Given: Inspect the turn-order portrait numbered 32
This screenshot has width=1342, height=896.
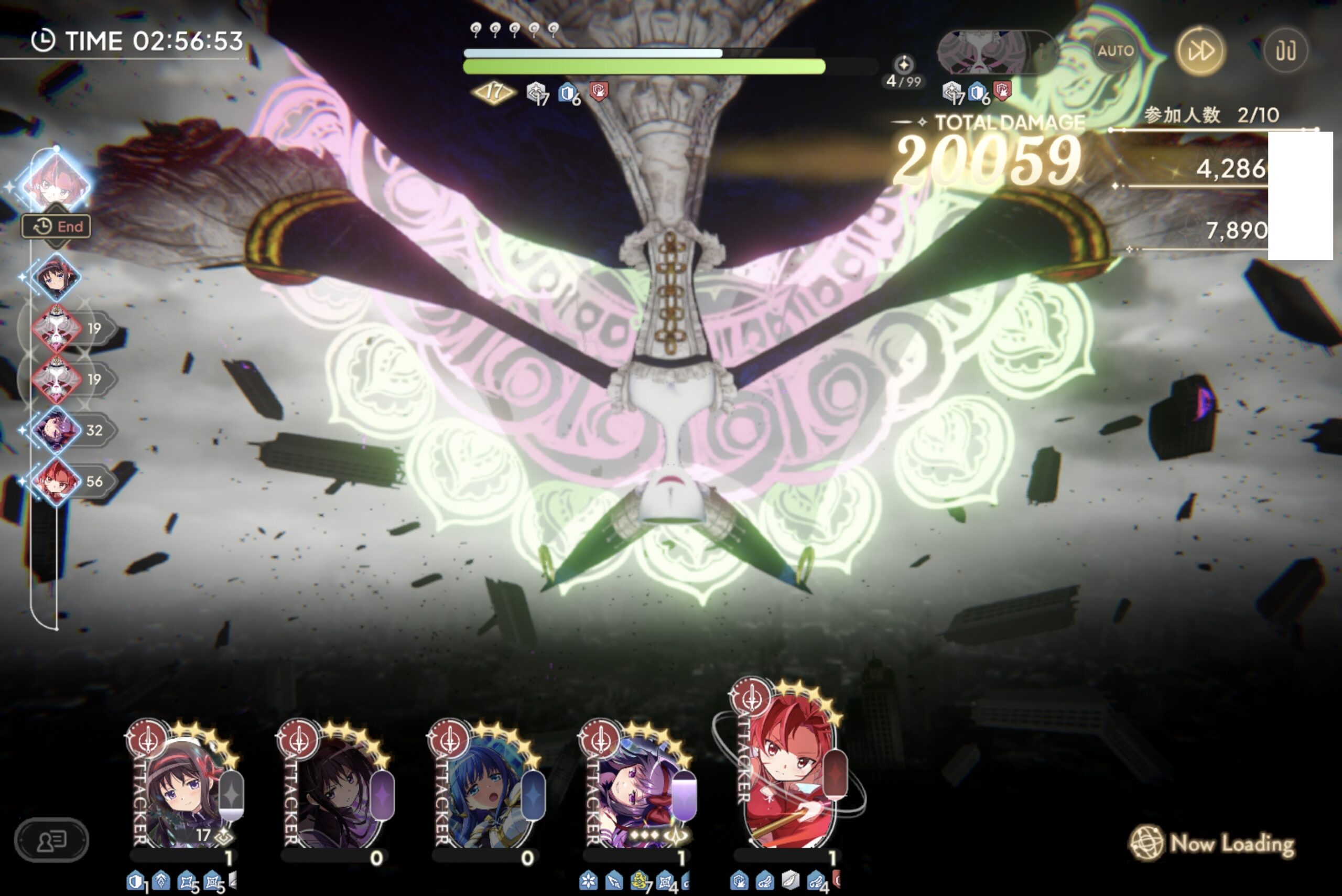Looking at the screenshot, I should pos(56,430).
